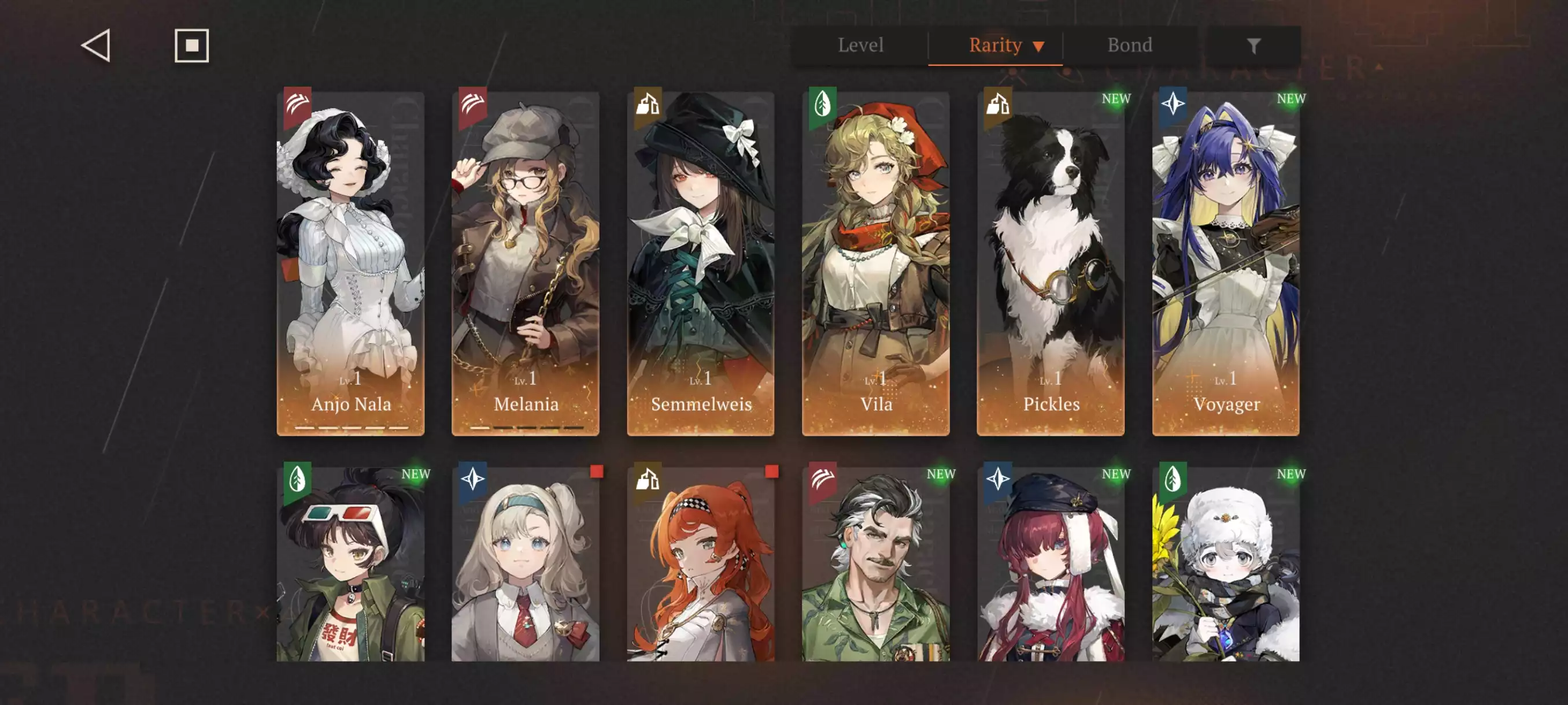Screen dimensions: 1568x705
Task: Open the Voyager character card
Action: [x=1225, y=263]
